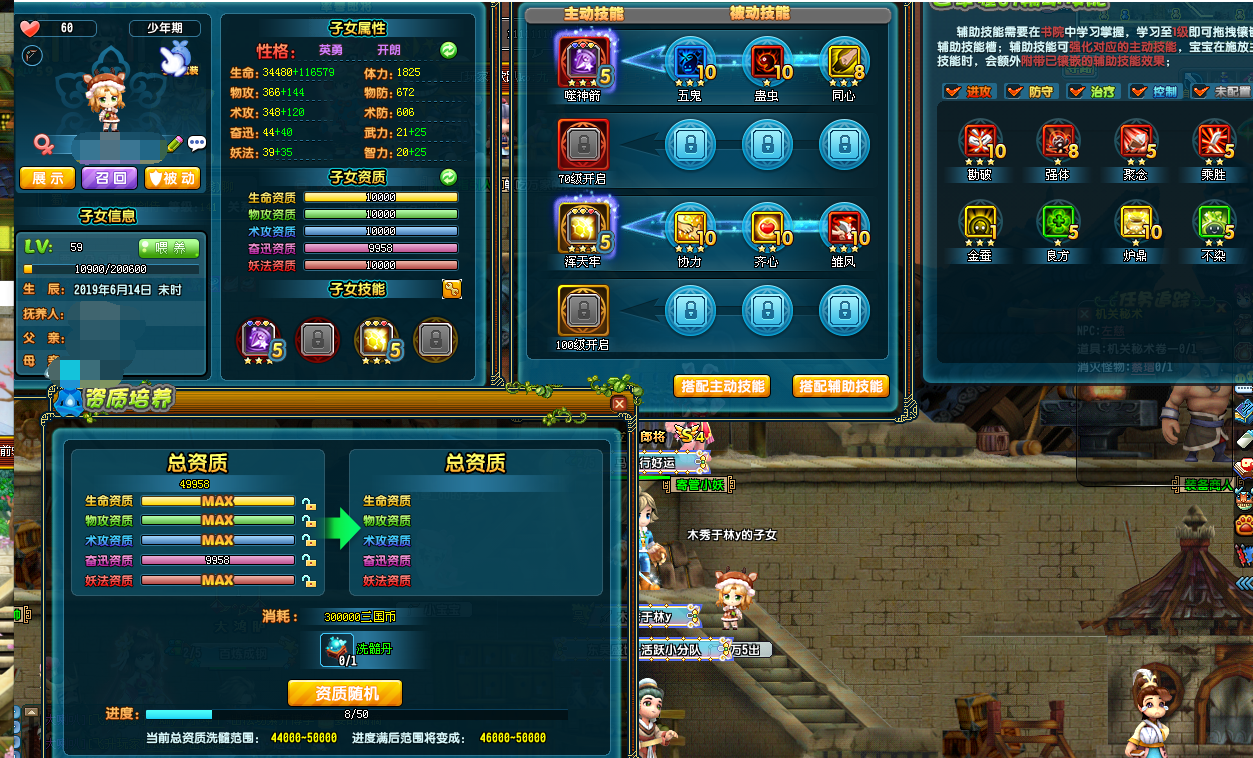
Task: Select the 噬神箭 active skill icon
Action: [x=581, y=60]
